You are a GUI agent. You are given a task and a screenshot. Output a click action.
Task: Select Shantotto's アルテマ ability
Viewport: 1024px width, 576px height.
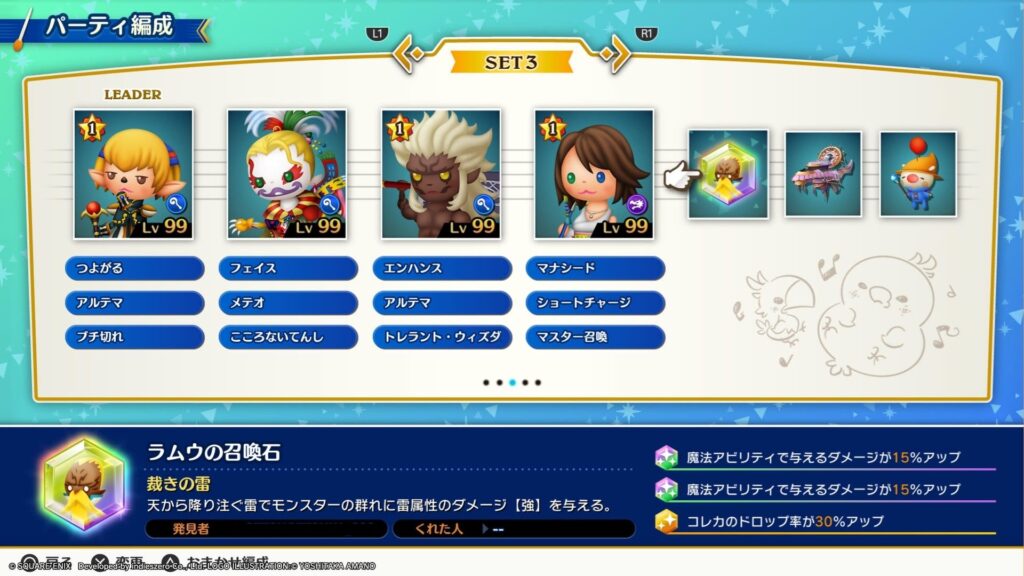click(134, 302)
